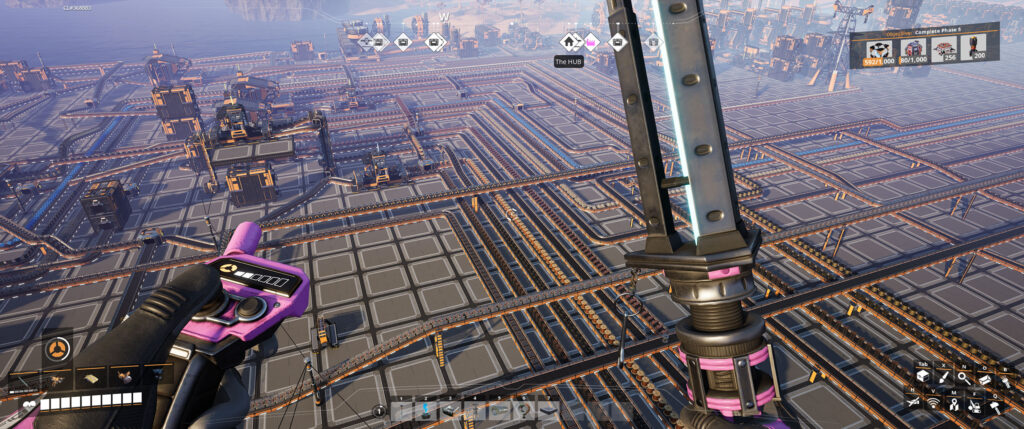Select the blue glowing hotbar slot
1024x429 pixels.
coord(426,411)
